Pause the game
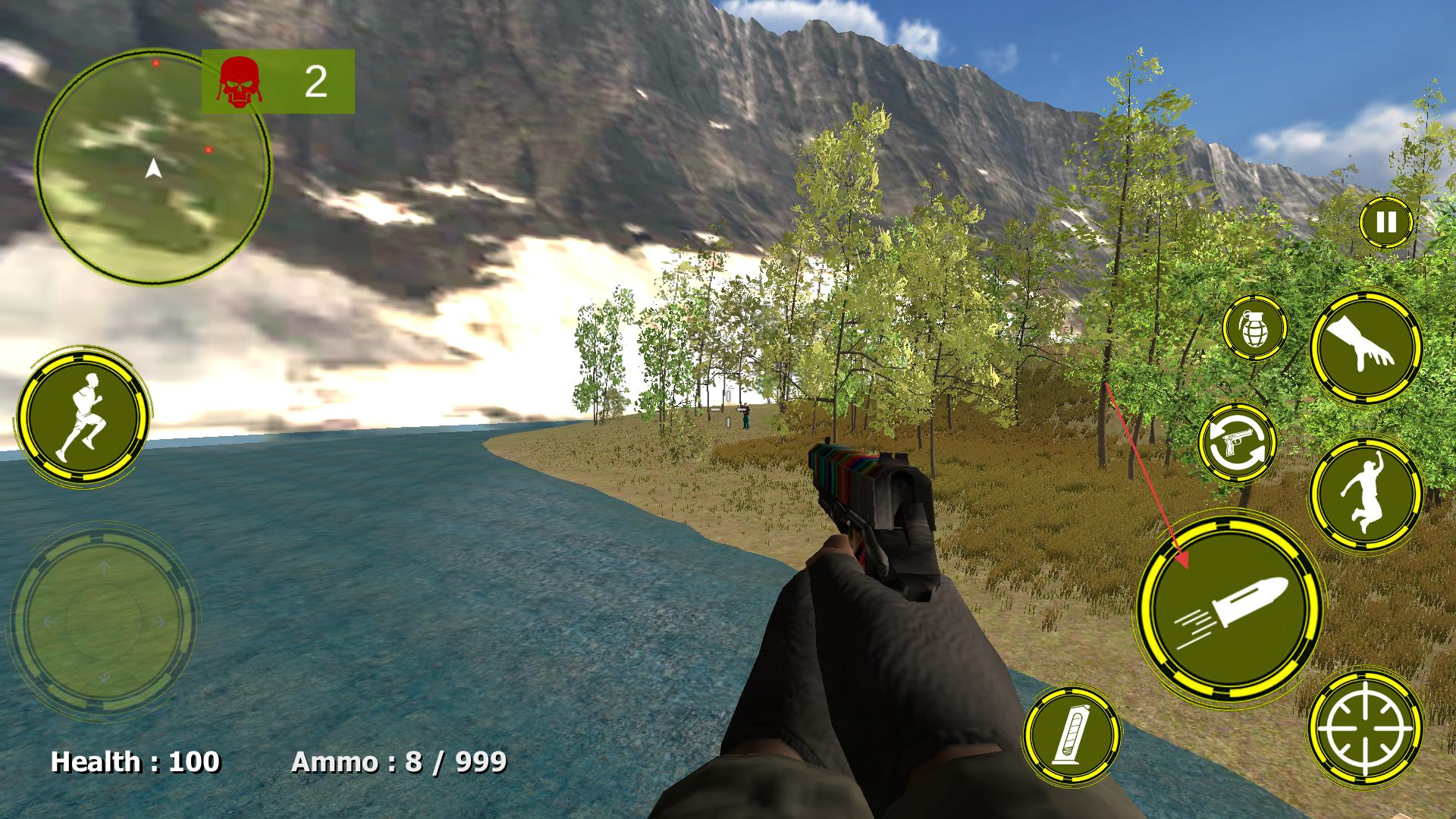Viewport: 1456px width, 819px height. click(x=1386, y=222)
